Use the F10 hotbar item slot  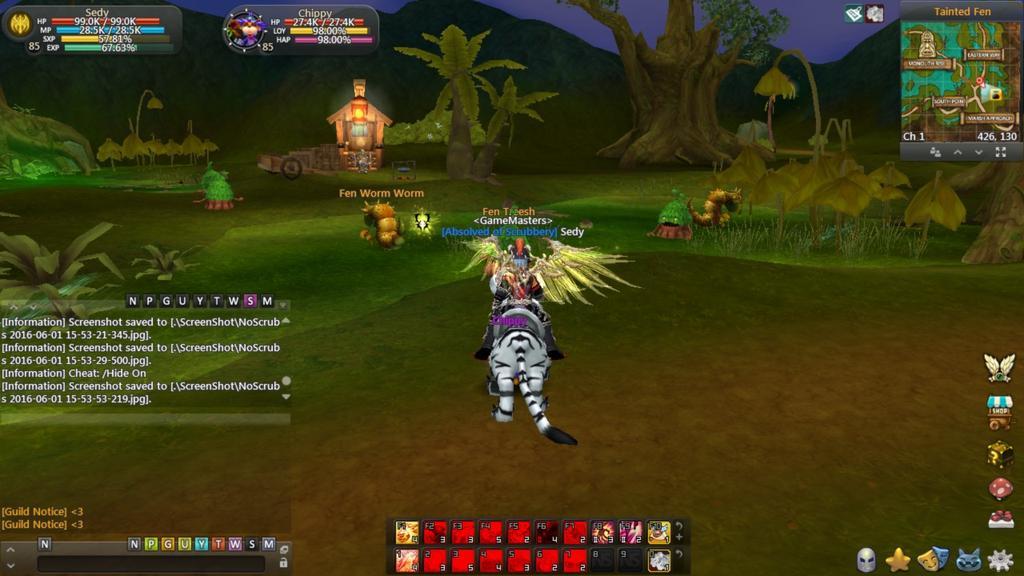[658, 532]
